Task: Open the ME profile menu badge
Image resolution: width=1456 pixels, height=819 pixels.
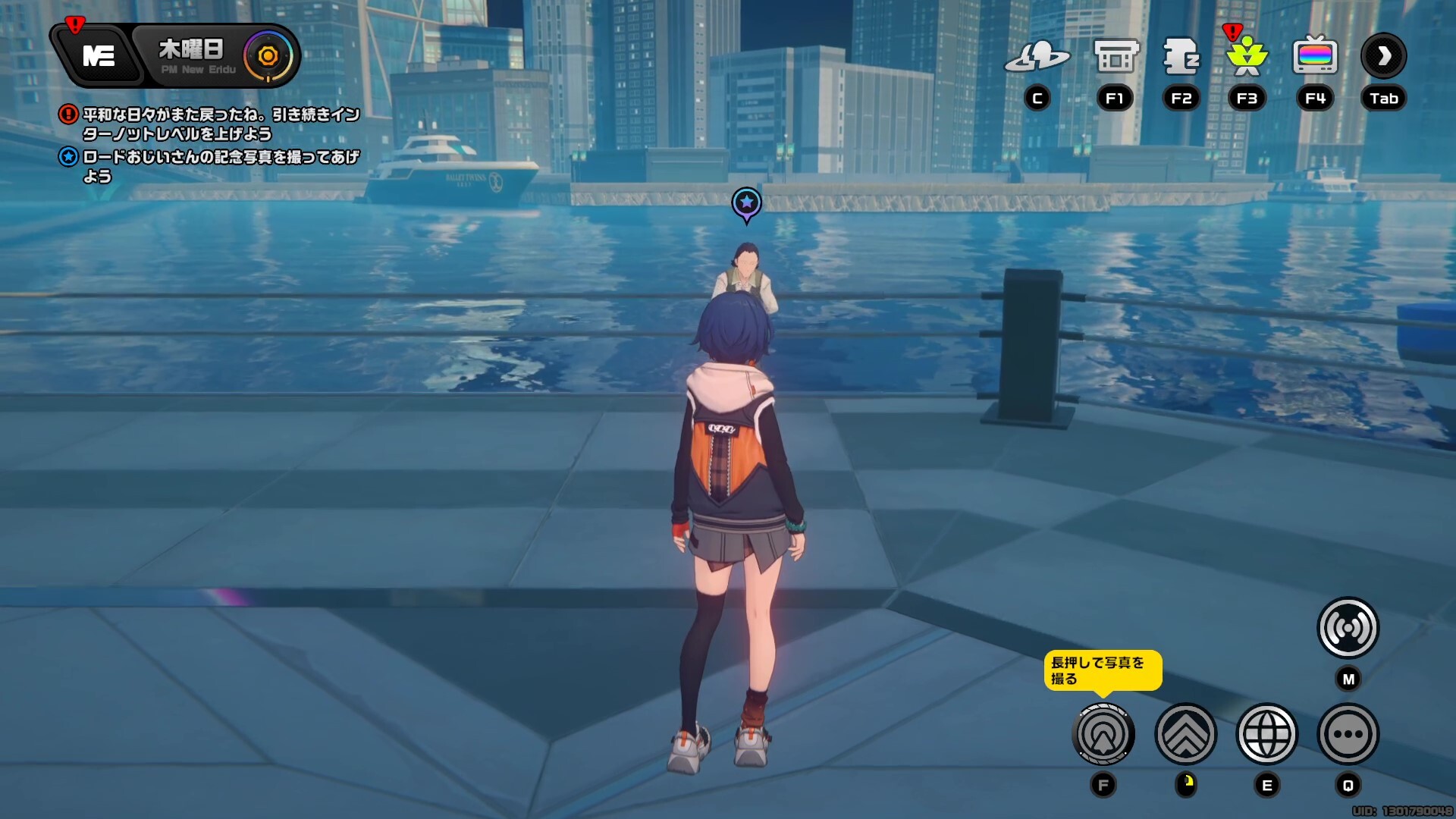Action: [x=99, y=55]
